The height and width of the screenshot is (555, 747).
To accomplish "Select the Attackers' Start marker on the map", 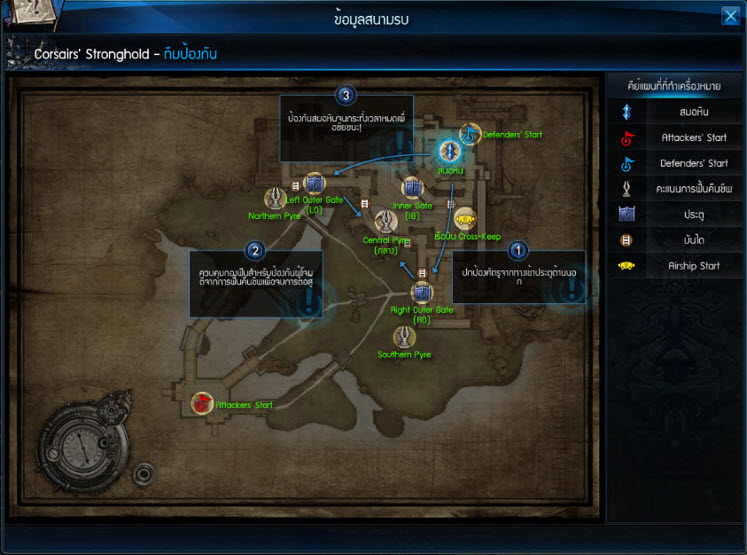I will tap(202, 404).
